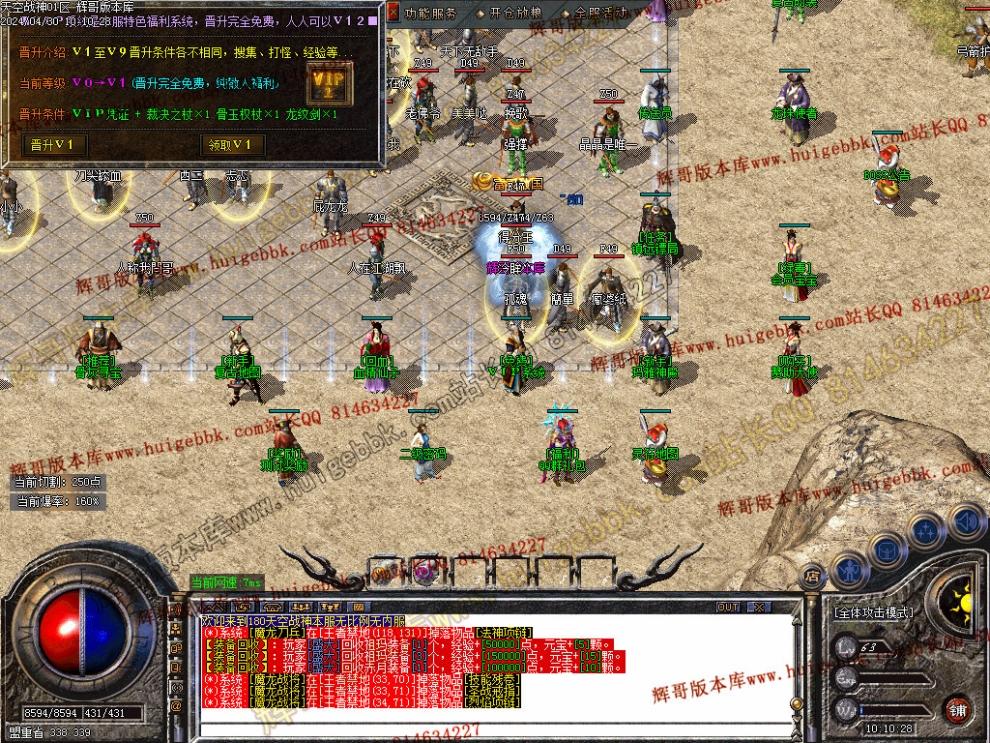Close the chat panel with X button
990x743 pixels.
pos(760,607)
